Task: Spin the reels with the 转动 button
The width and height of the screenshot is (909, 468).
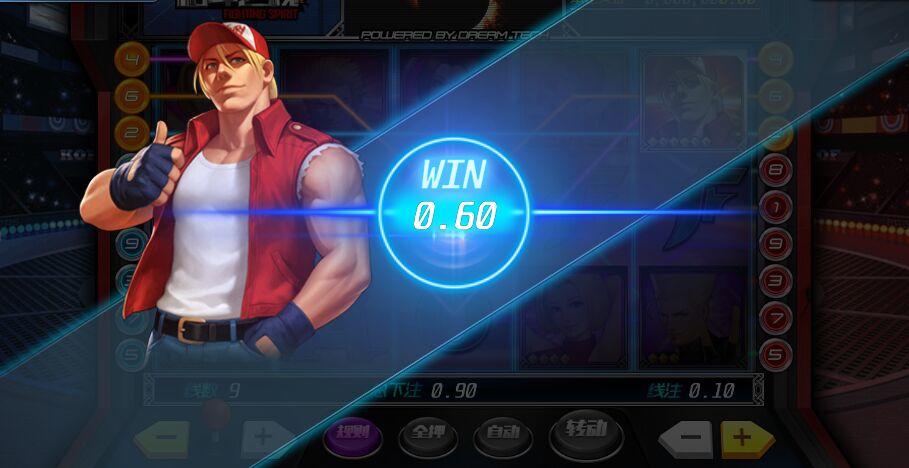Action: 586,432
